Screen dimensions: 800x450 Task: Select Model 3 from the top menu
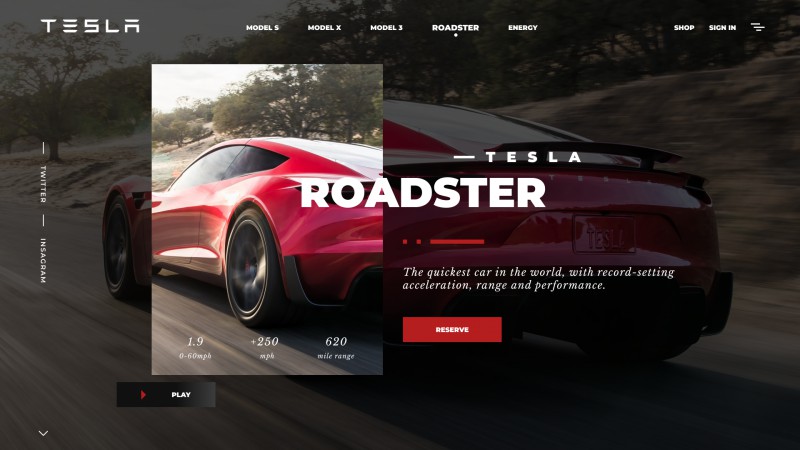pyautogui.click(x=386, y=28)
